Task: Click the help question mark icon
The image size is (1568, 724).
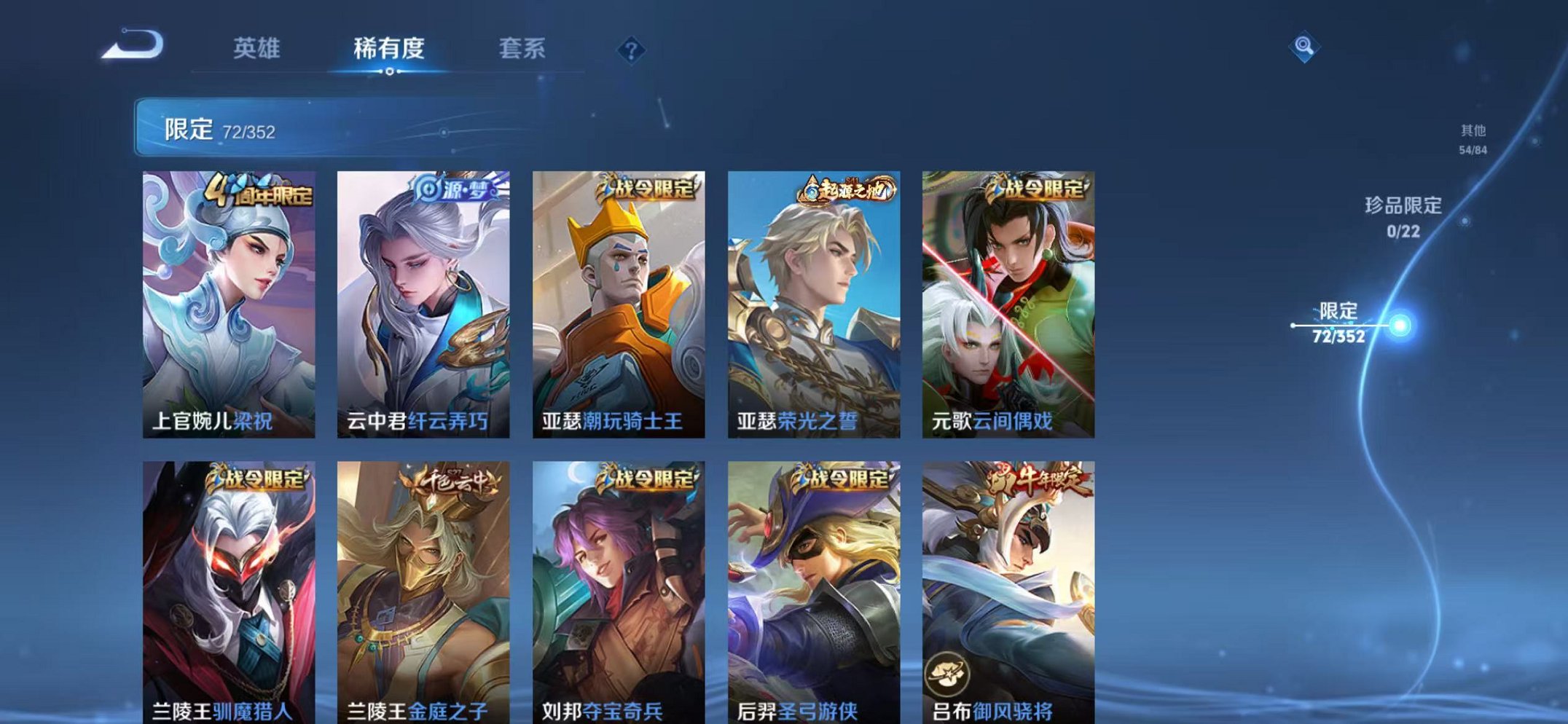Action: pos(632,50)
